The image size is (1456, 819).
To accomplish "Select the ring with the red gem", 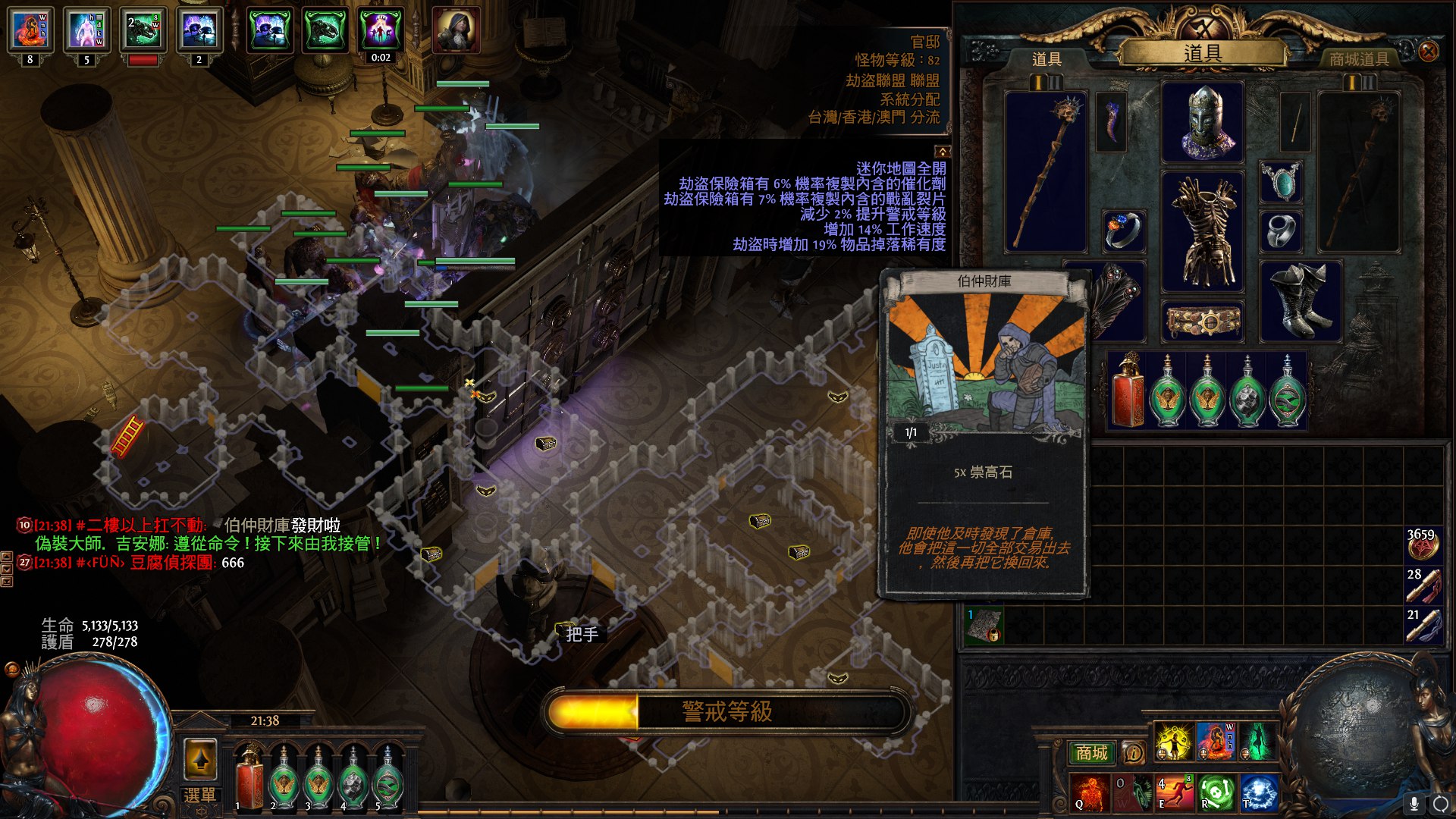I will (1122, 231).
